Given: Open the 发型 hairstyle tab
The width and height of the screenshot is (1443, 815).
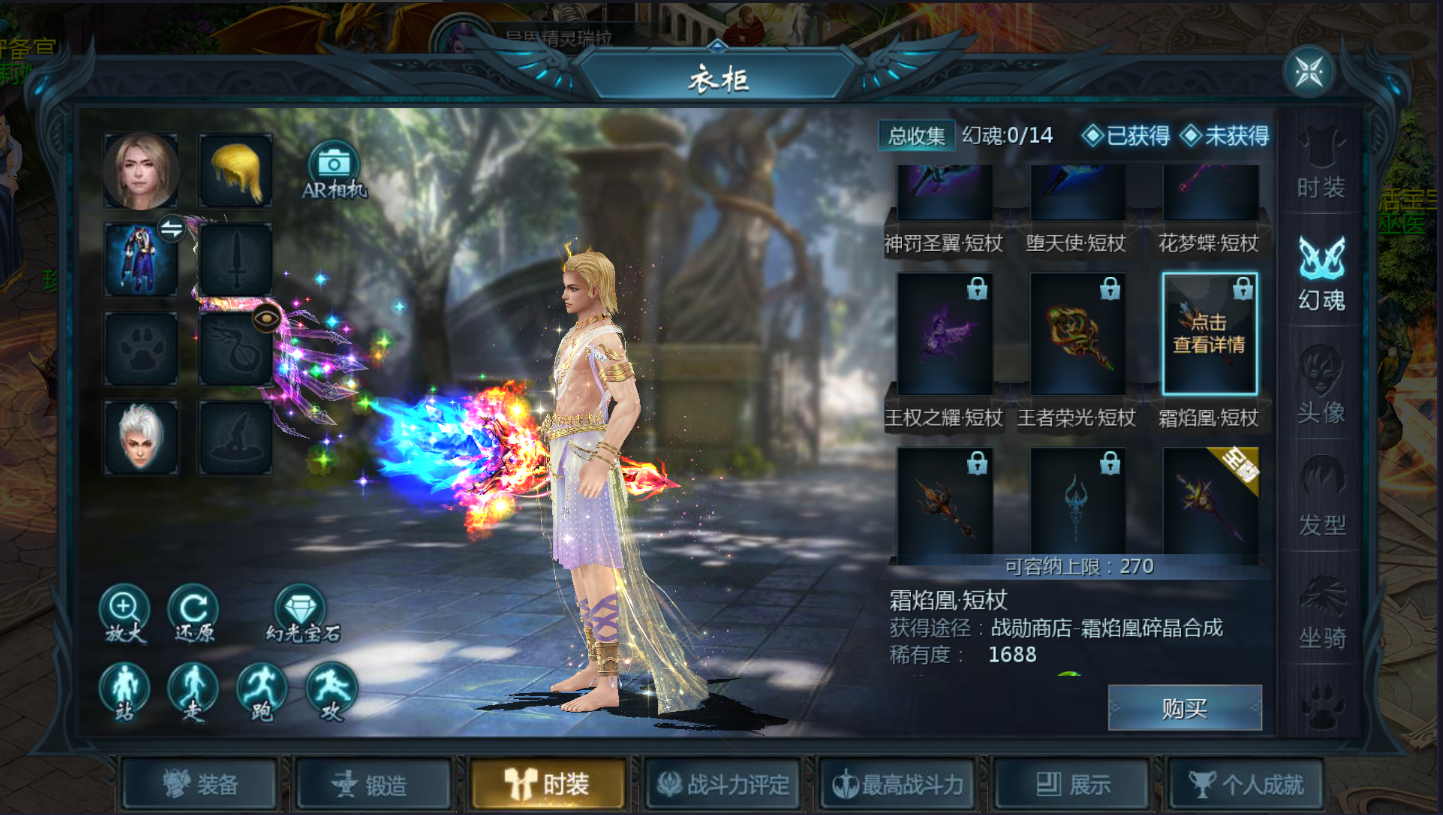Looking at the screenshot, I should [x=1321, y=499].
